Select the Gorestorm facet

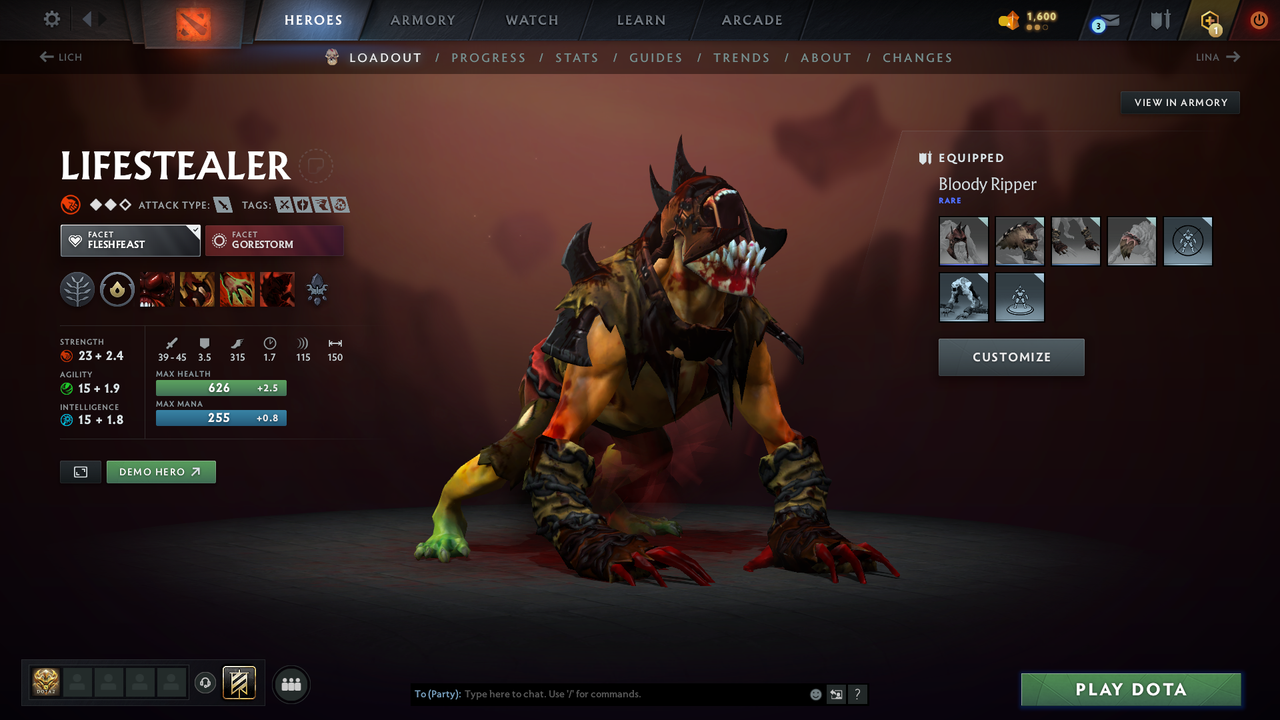[274, 240]
